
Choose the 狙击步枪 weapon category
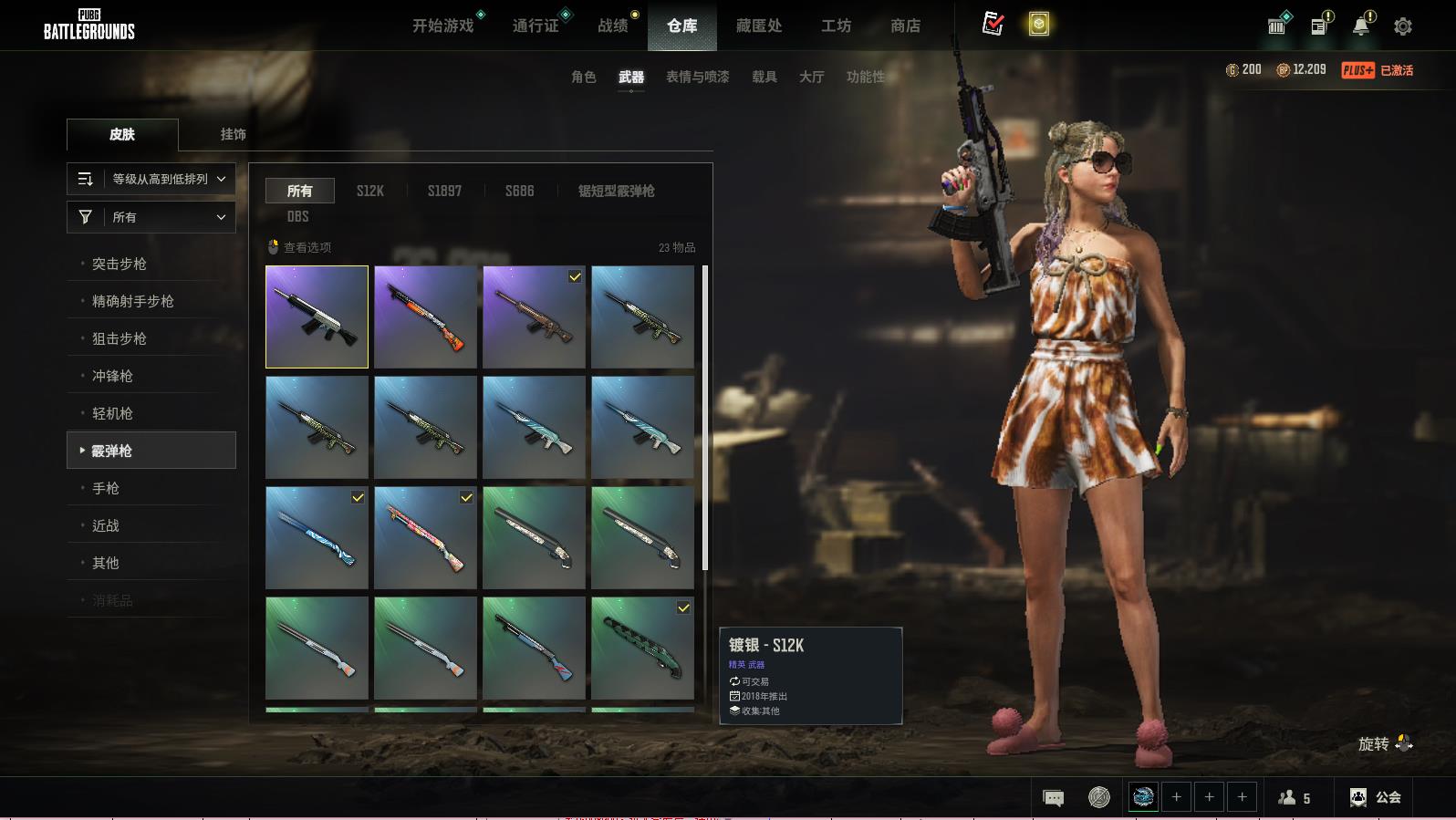120,338
